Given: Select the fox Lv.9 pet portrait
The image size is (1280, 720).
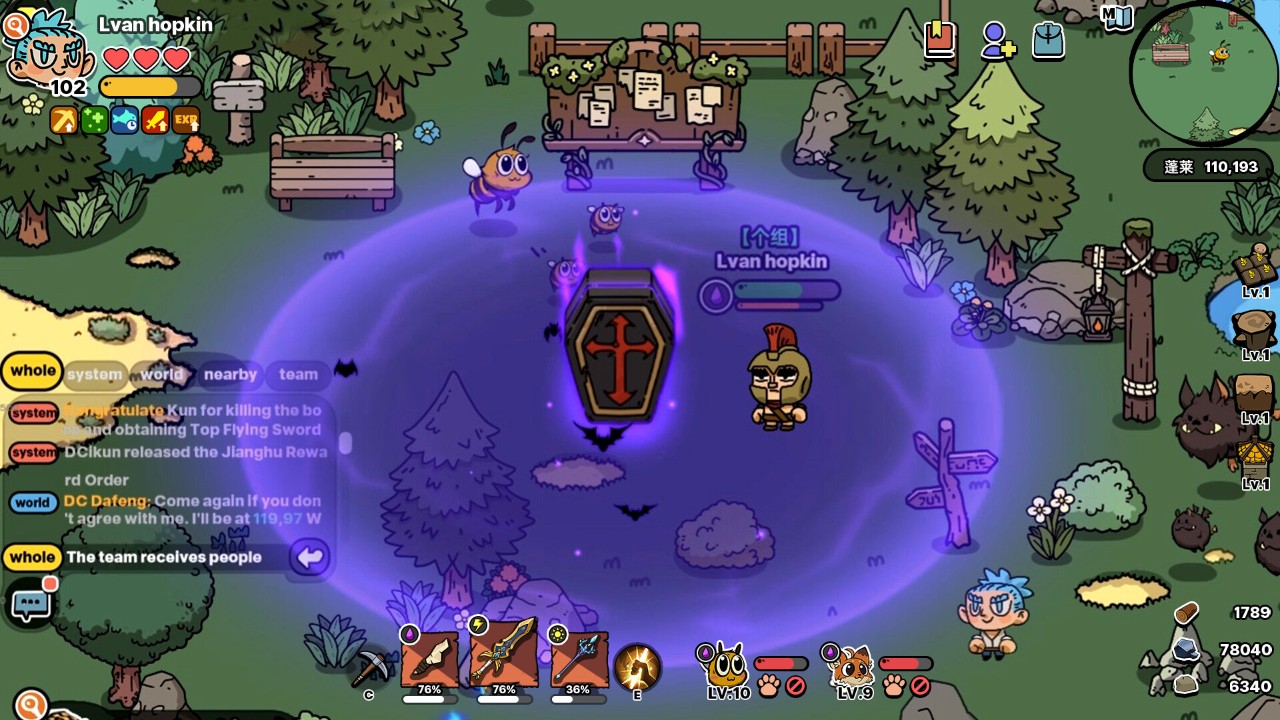Looking at the screenshot, I should point(853,670).
